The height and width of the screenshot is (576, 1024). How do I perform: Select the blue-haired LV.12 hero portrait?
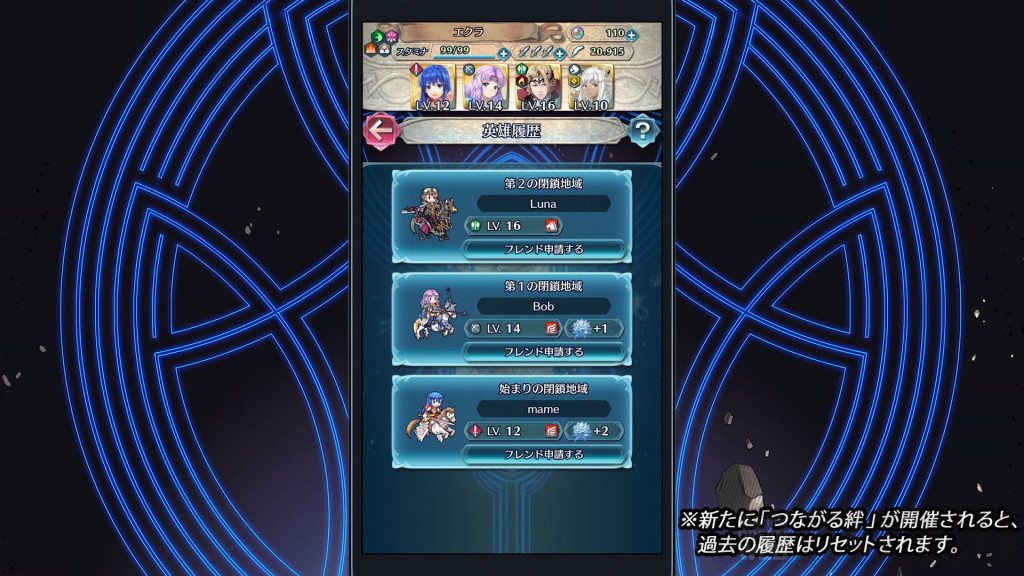(x=433, y=87)
